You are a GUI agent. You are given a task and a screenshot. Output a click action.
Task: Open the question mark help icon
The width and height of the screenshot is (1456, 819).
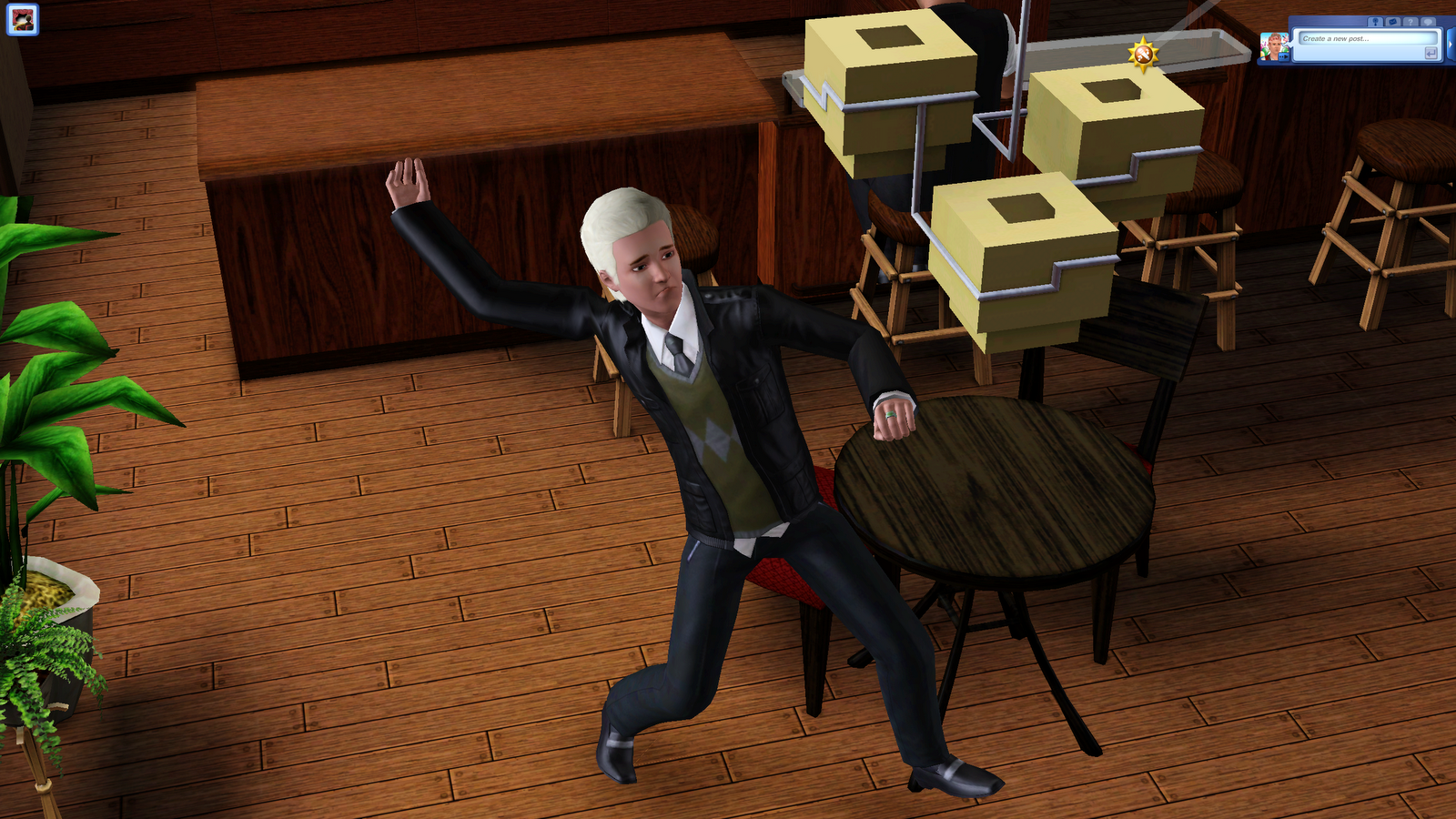point(1410,22)
